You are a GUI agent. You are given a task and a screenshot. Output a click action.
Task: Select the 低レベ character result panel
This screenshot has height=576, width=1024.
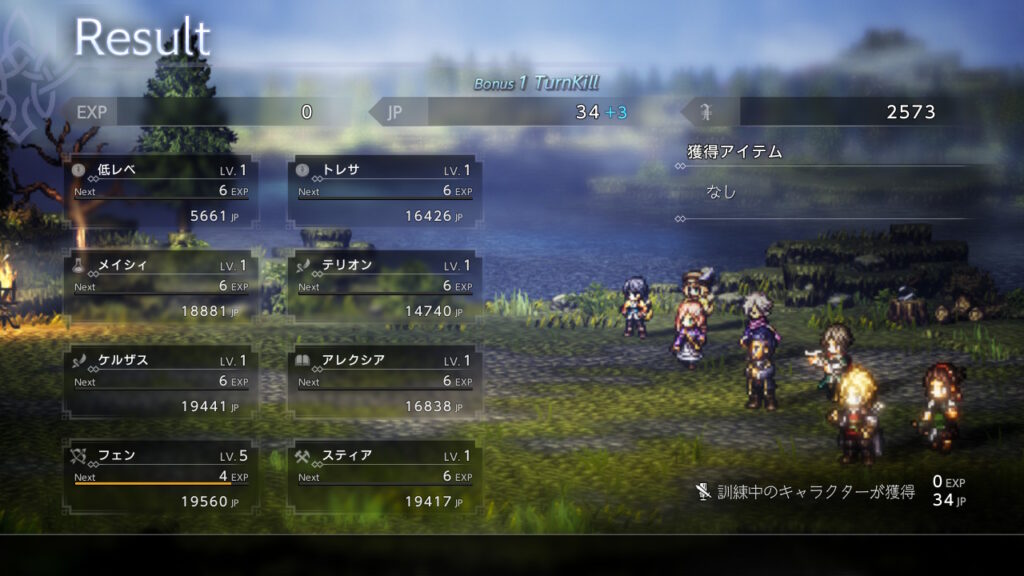tap(161, 191)
